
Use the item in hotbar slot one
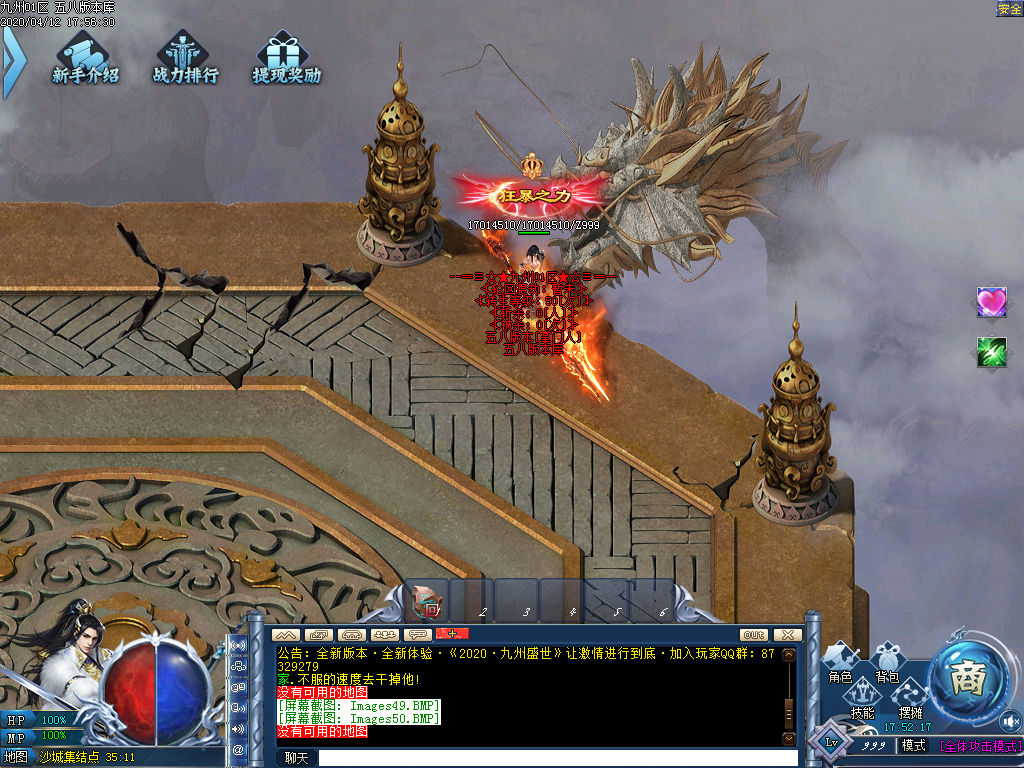point(428,603)
